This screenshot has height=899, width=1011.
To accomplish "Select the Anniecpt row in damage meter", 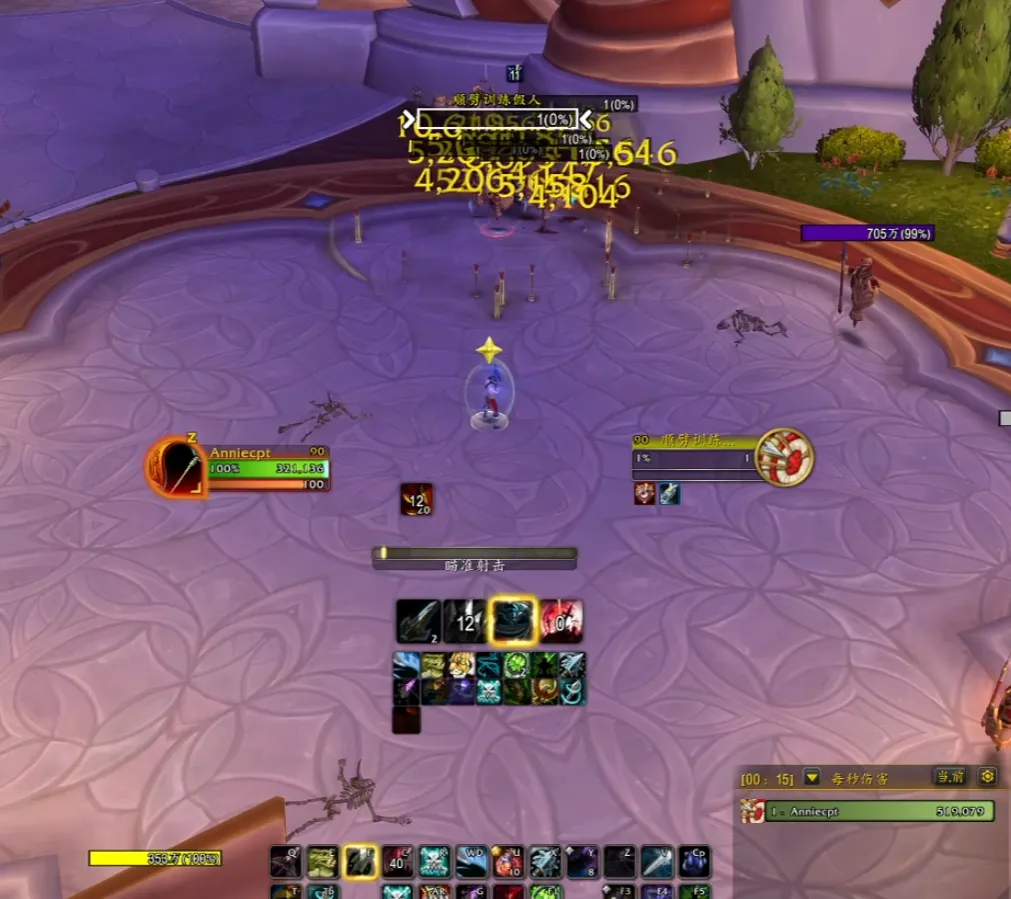I will (x=867, y=811).
